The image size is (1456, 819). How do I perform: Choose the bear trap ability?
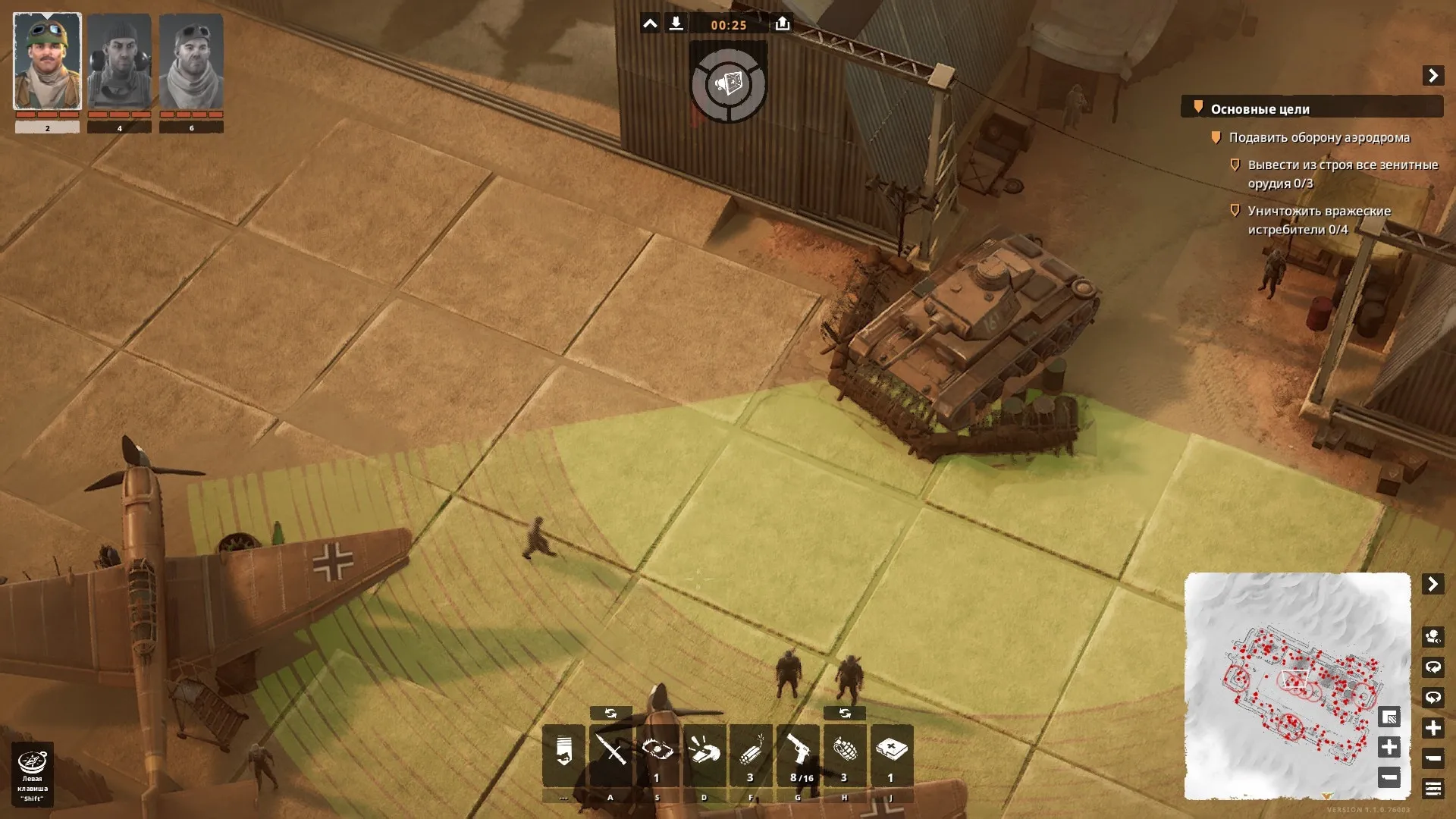657,755
